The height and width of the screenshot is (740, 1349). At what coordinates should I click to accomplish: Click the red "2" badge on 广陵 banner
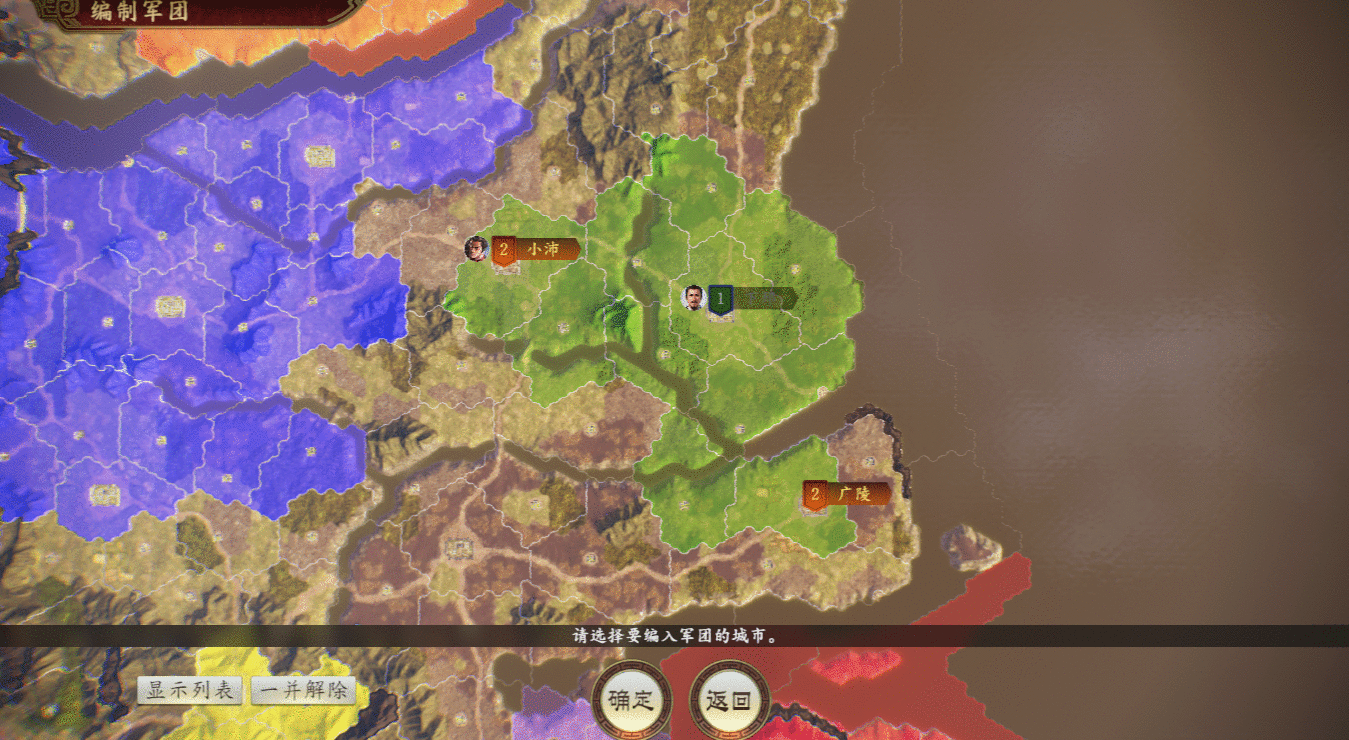tap(814, 493)
